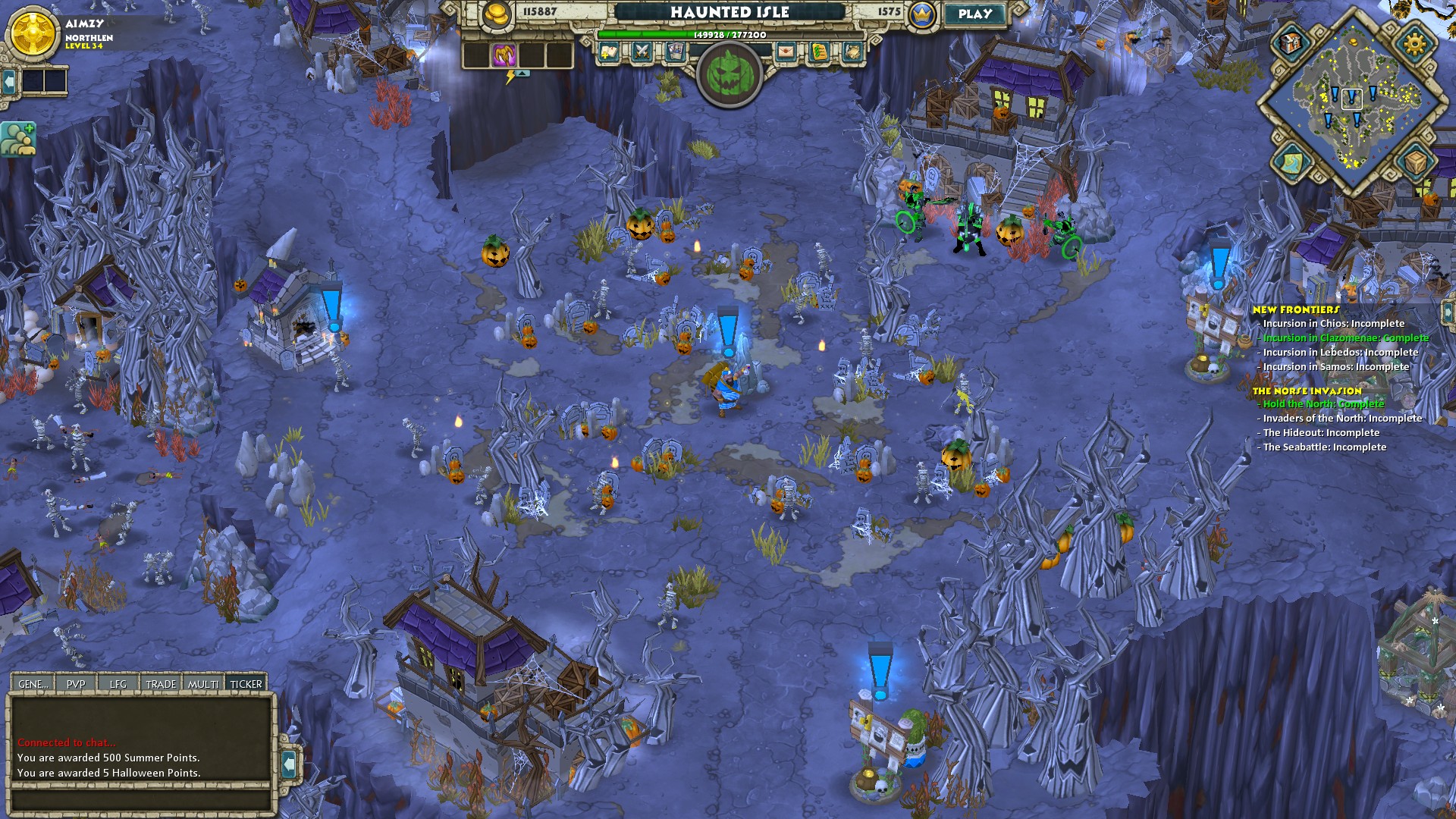This screenshot has width=1456, height=819.
Task: Activate the purple claw ability slot
Action: 504,55
